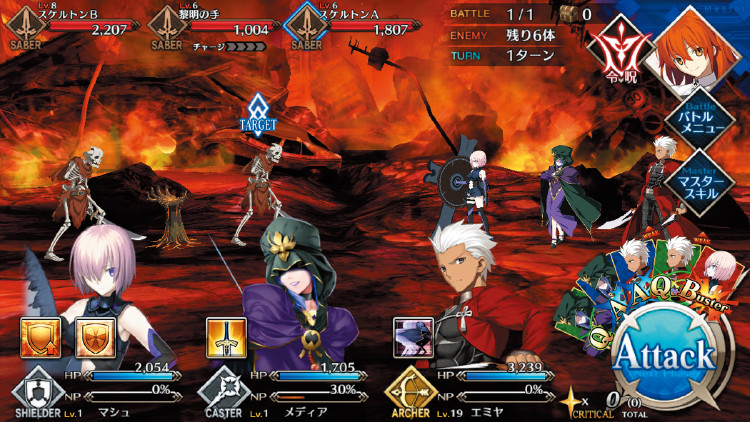Activate Mash's shield with up-arrow skill

point(38,338)
